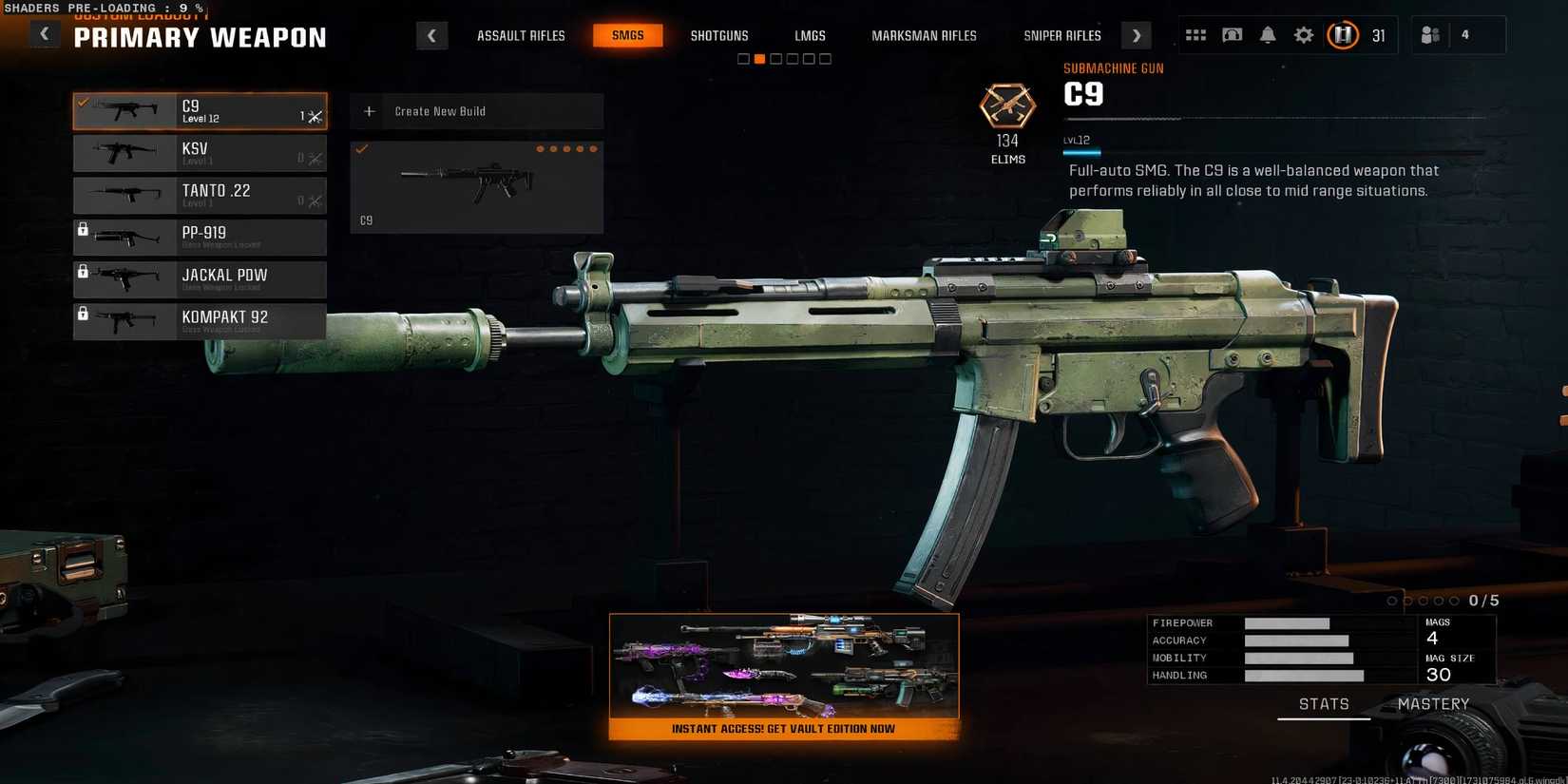The width and height of the screenshot is (1568, 784).
Task: Advance weapon categories with the right chevron
Action: (x=1136, y=34)
